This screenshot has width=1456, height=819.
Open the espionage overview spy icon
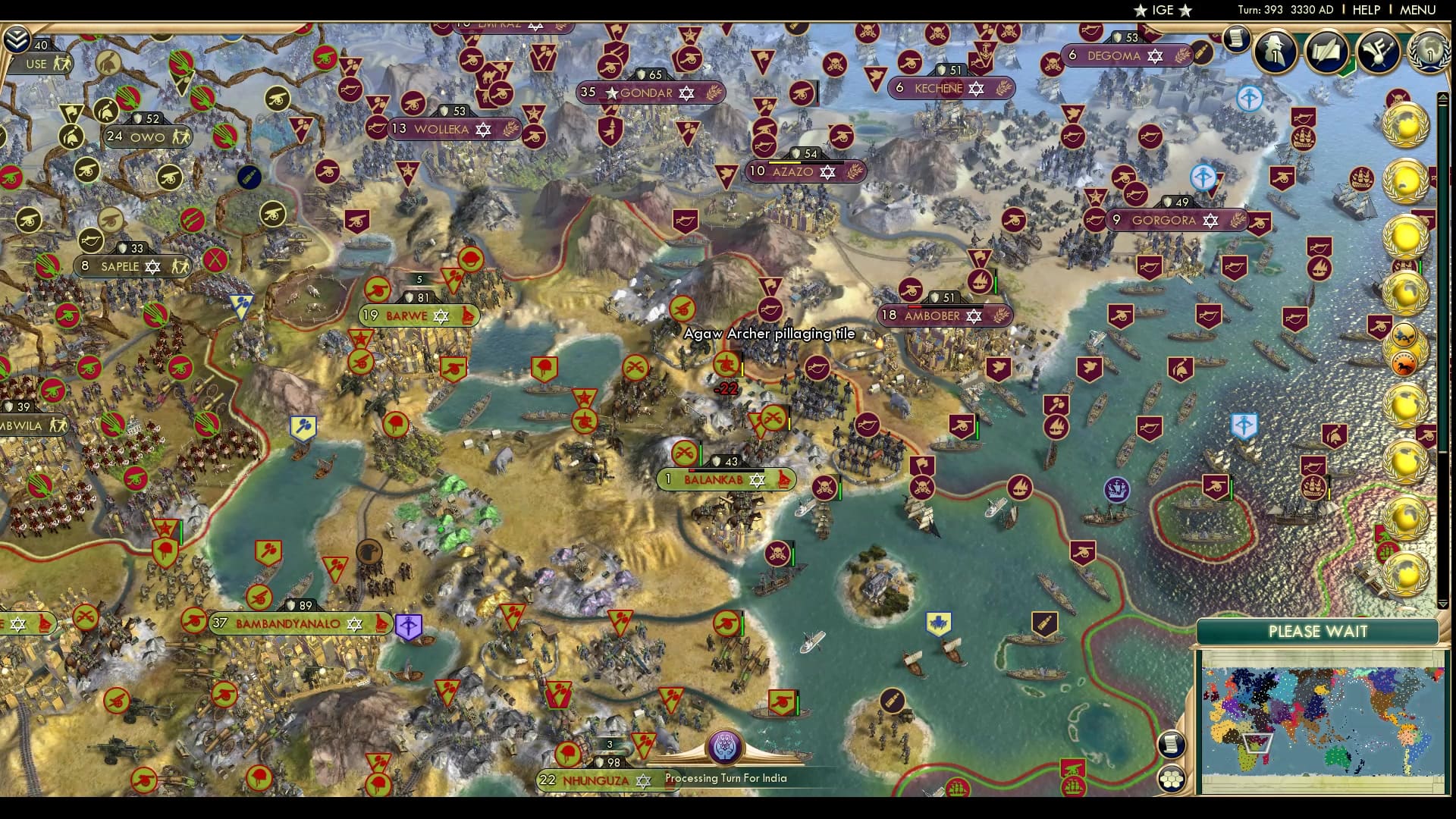(1276, 52)
